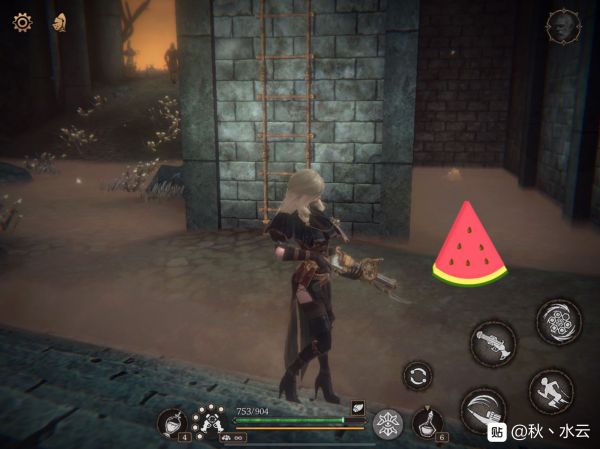Attack with the blade slash button
Viewport: 600px width, 449px height.
[482, 409]
